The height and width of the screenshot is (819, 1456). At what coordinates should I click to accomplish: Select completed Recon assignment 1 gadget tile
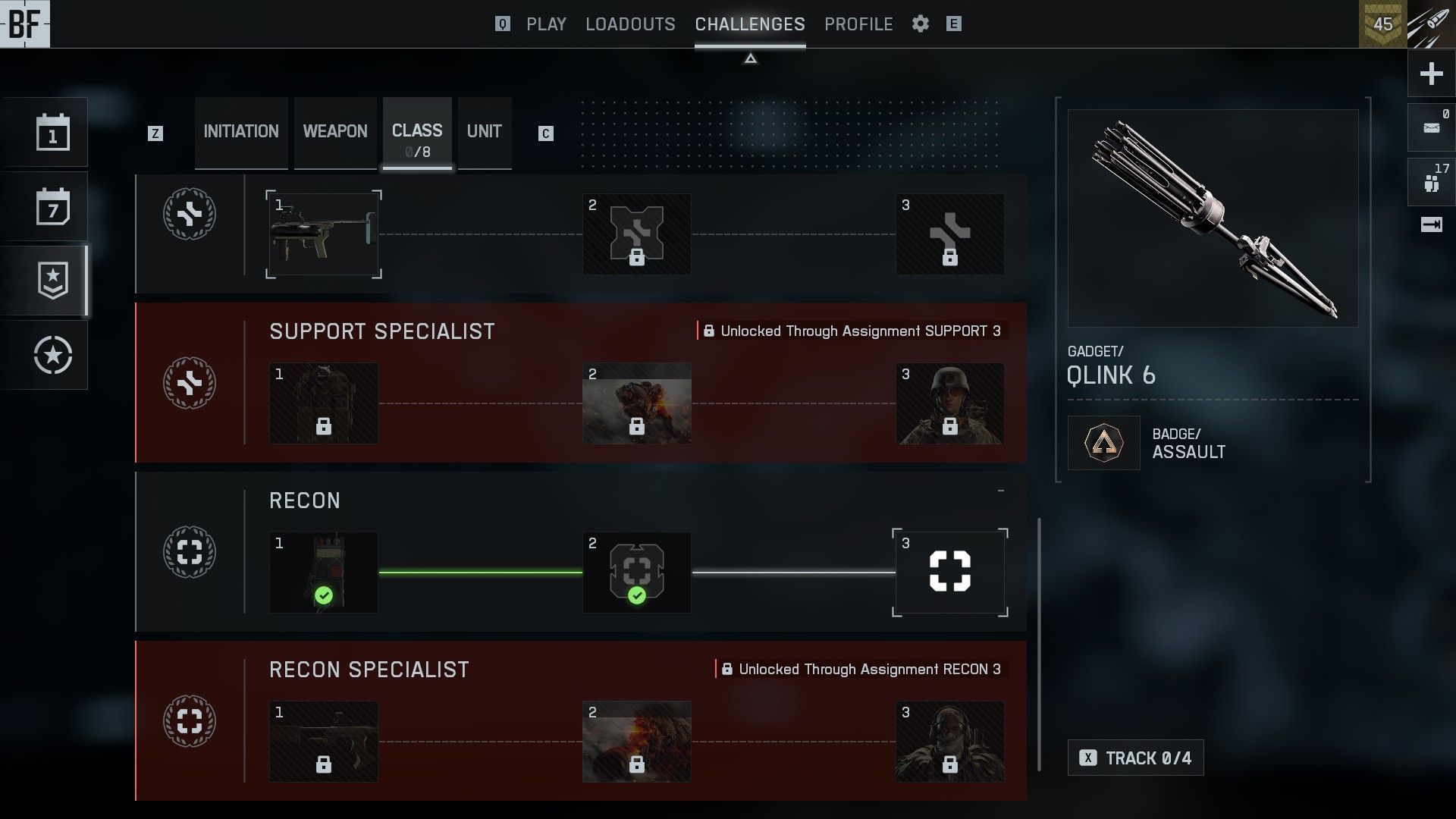324,573
